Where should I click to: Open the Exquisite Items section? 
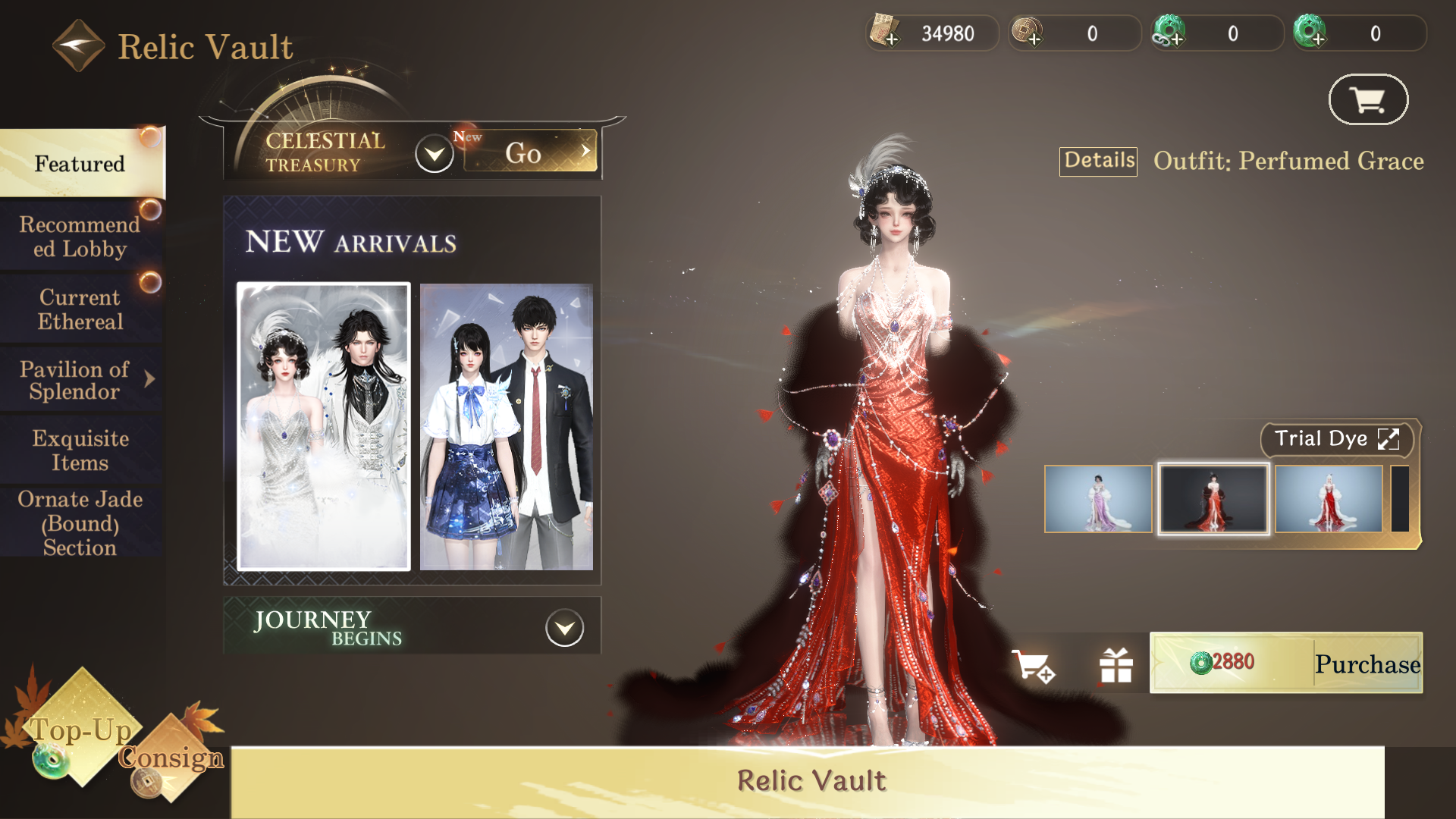pyautogui.click(x=80, y=450)
